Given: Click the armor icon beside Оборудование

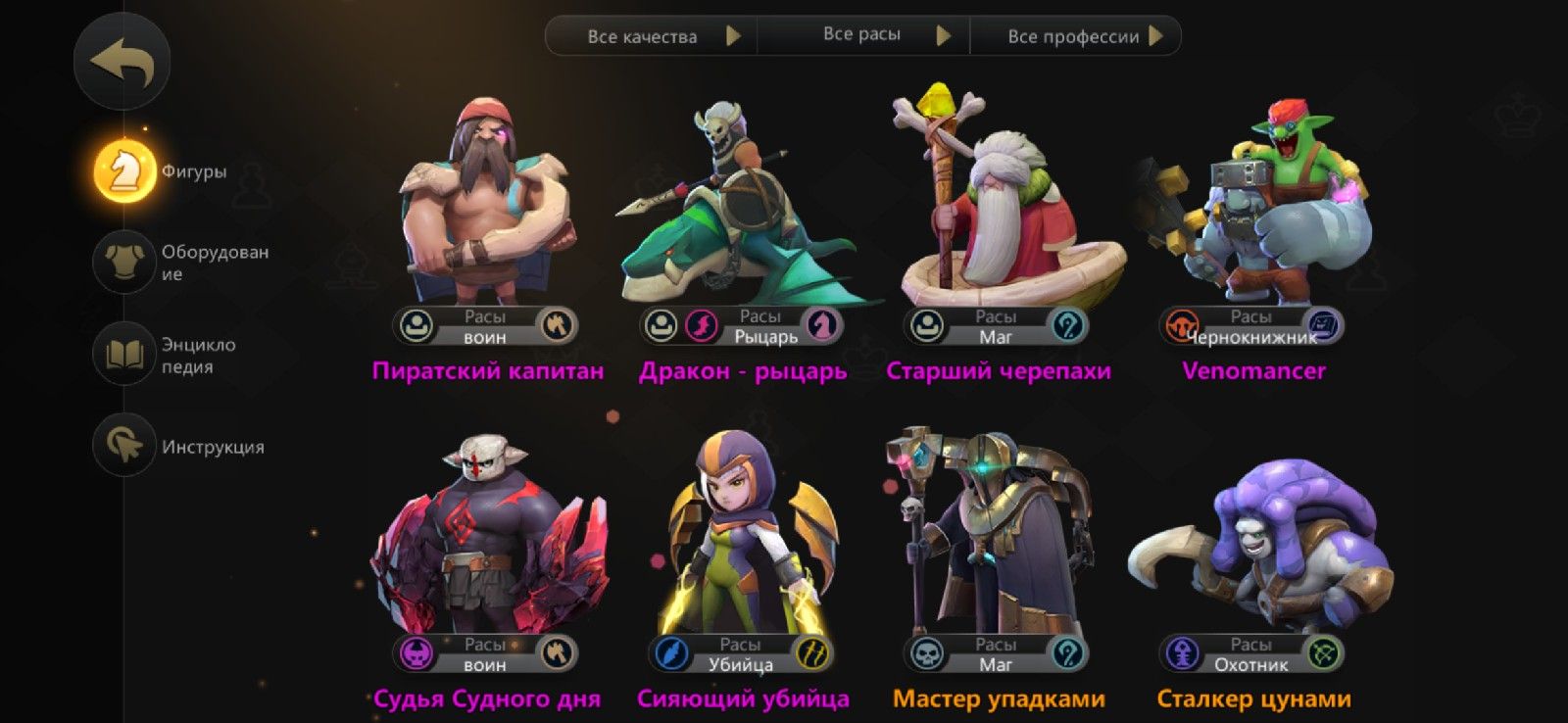Looking at the screenshot, I should click(x=122, y=262).
